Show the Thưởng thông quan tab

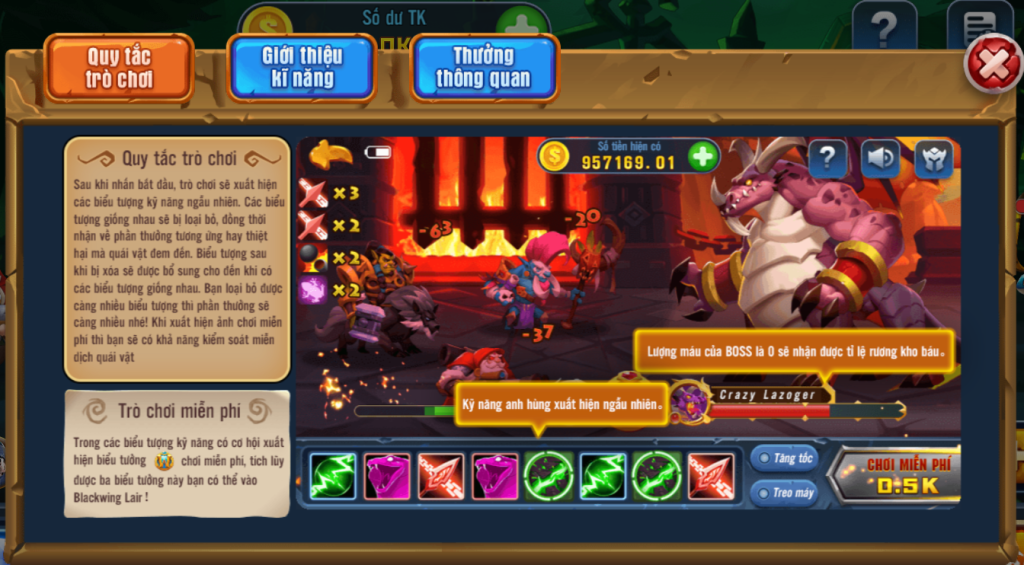tap(484, 68)
